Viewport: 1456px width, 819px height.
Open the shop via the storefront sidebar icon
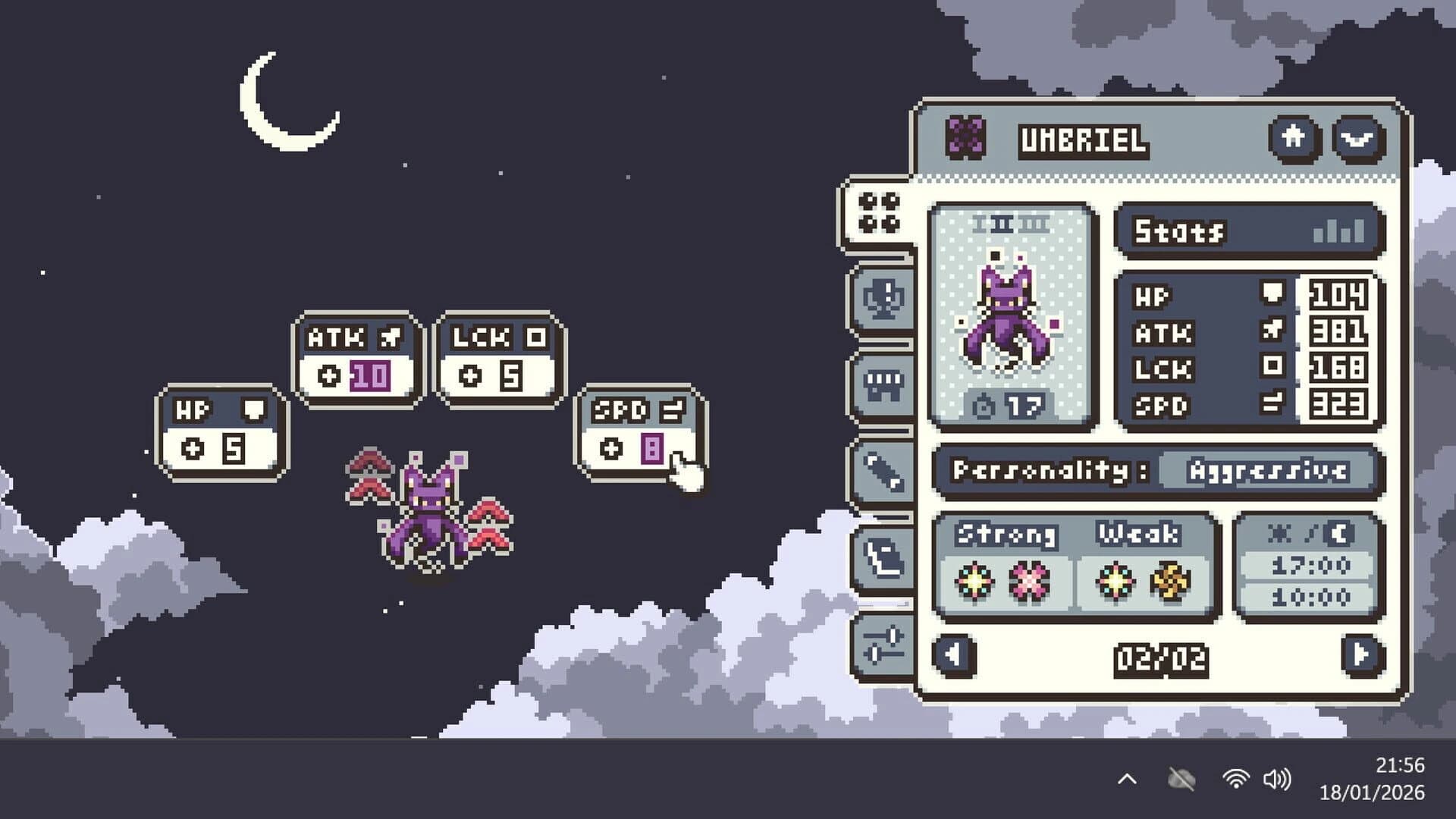(882, 387)
